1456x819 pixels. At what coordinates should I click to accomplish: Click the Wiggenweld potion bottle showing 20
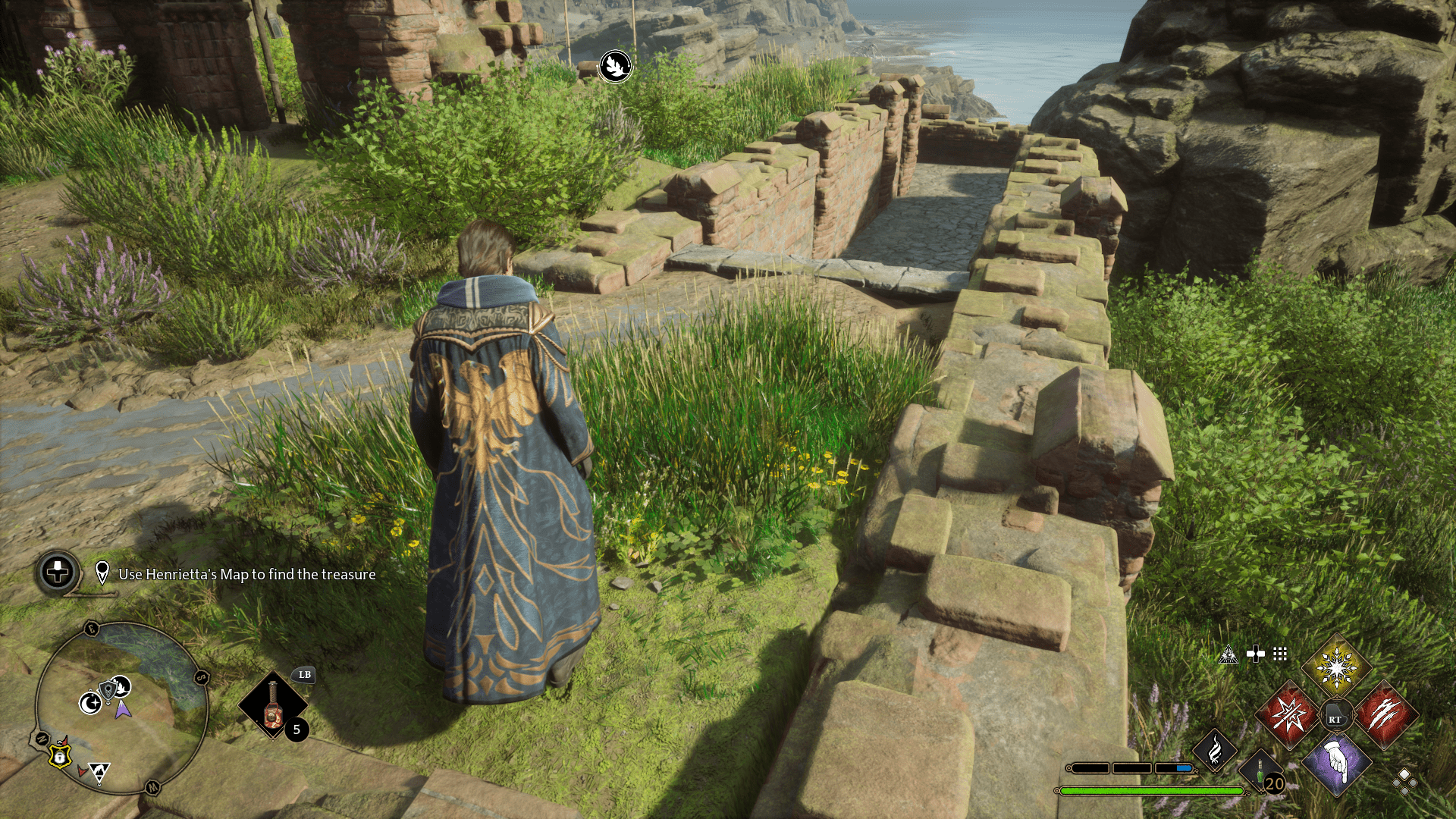tap(1260, 770)
